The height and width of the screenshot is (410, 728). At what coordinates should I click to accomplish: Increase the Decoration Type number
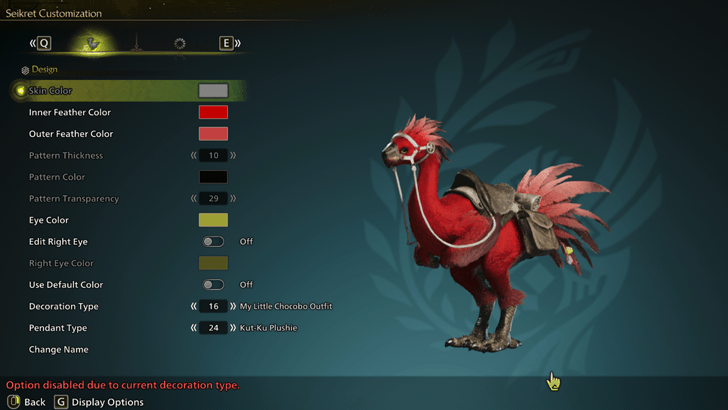tap(233, 306)
